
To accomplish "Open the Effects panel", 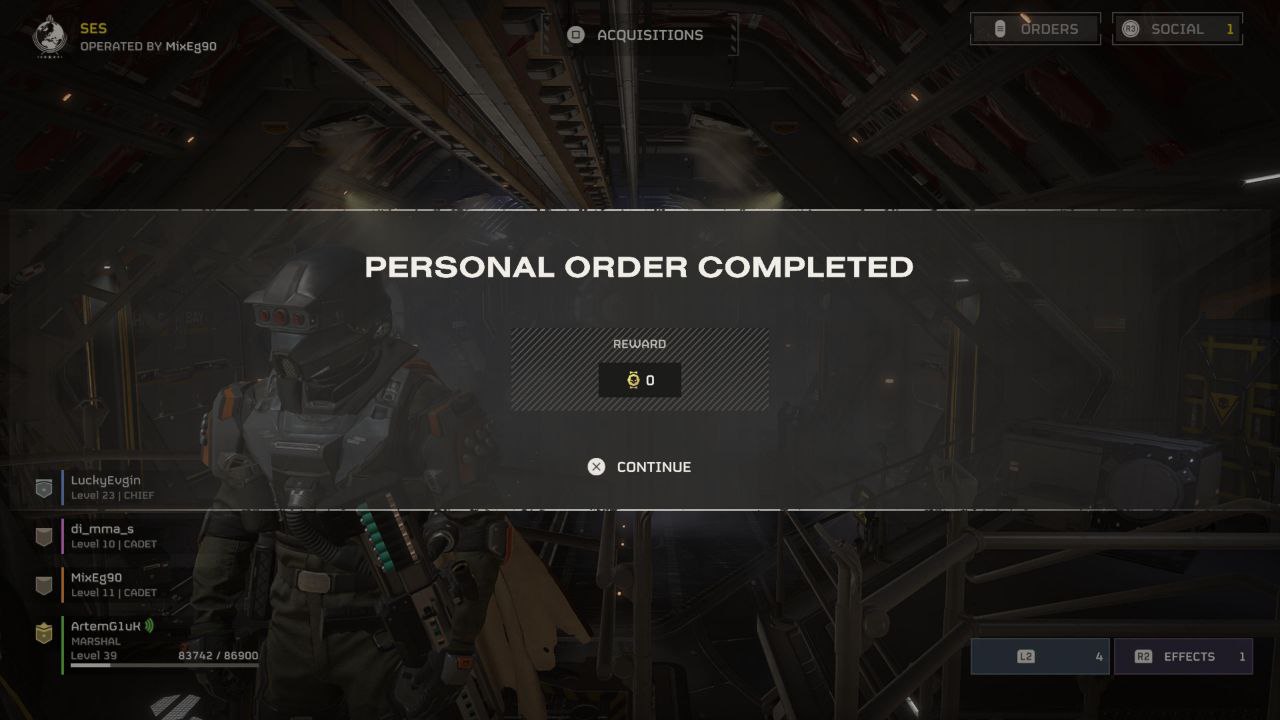I will point(1183,657).
